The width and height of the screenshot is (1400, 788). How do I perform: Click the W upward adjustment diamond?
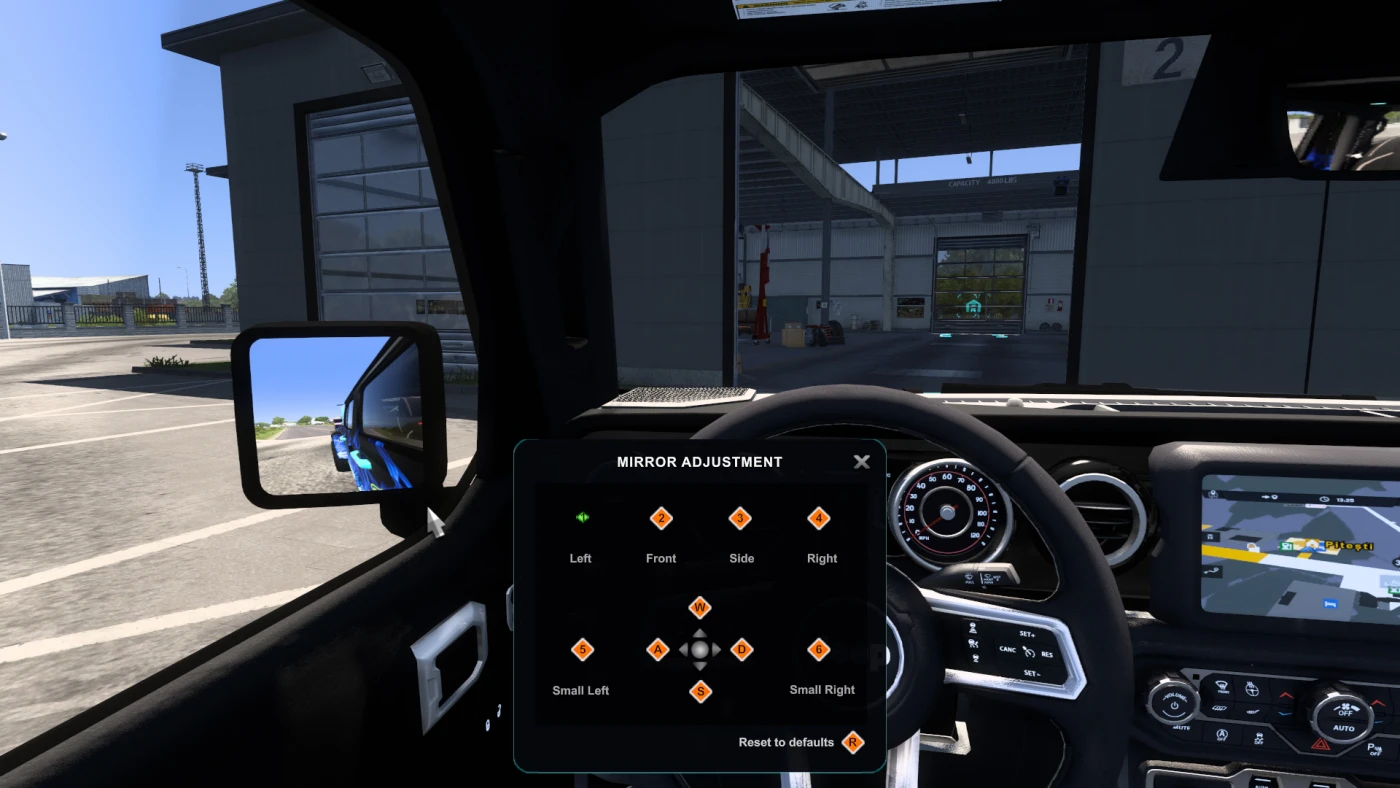[x=699, y=606]
